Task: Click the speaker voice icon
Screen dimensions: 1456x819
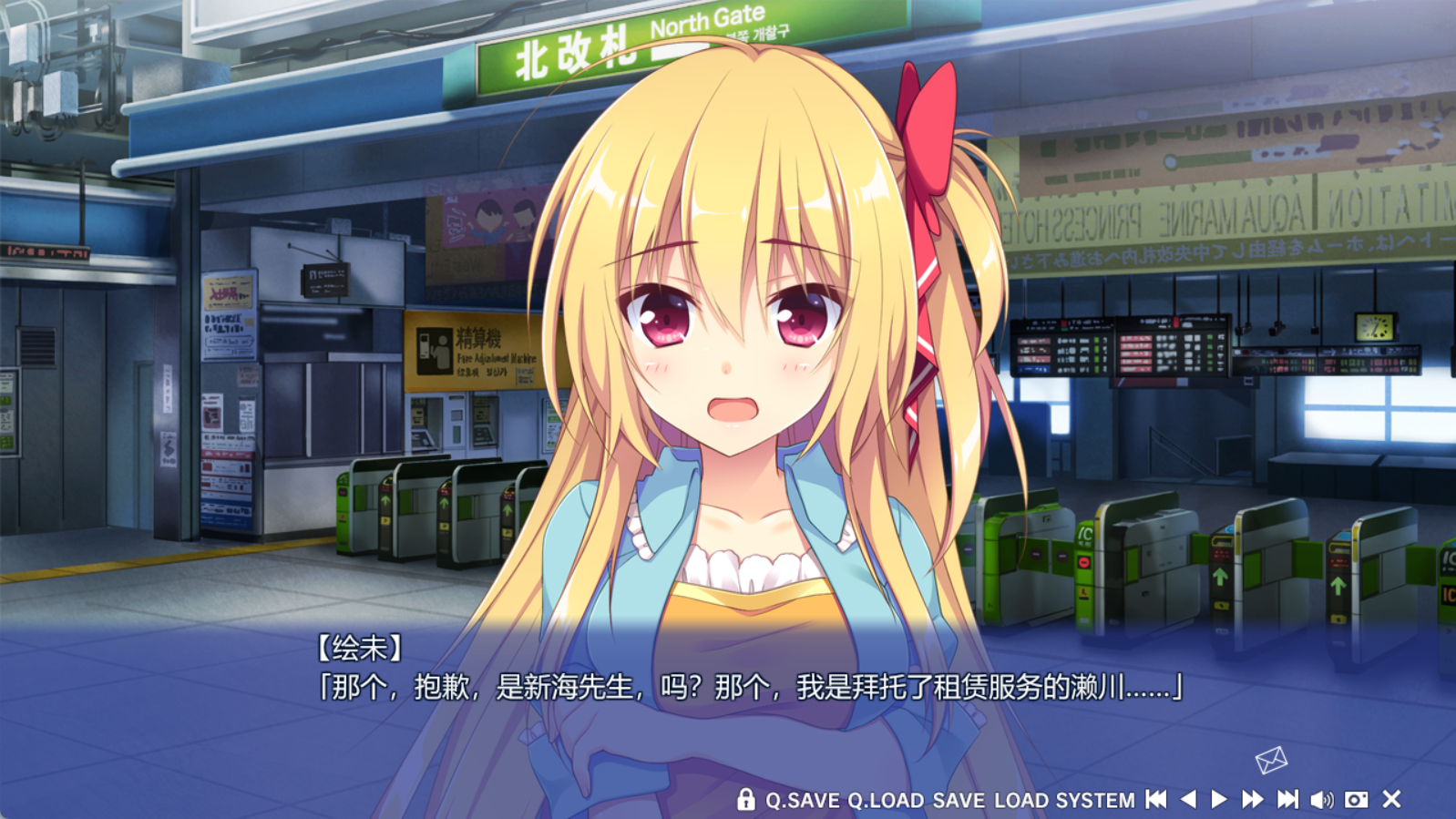Action: (x=1321, y=800)
